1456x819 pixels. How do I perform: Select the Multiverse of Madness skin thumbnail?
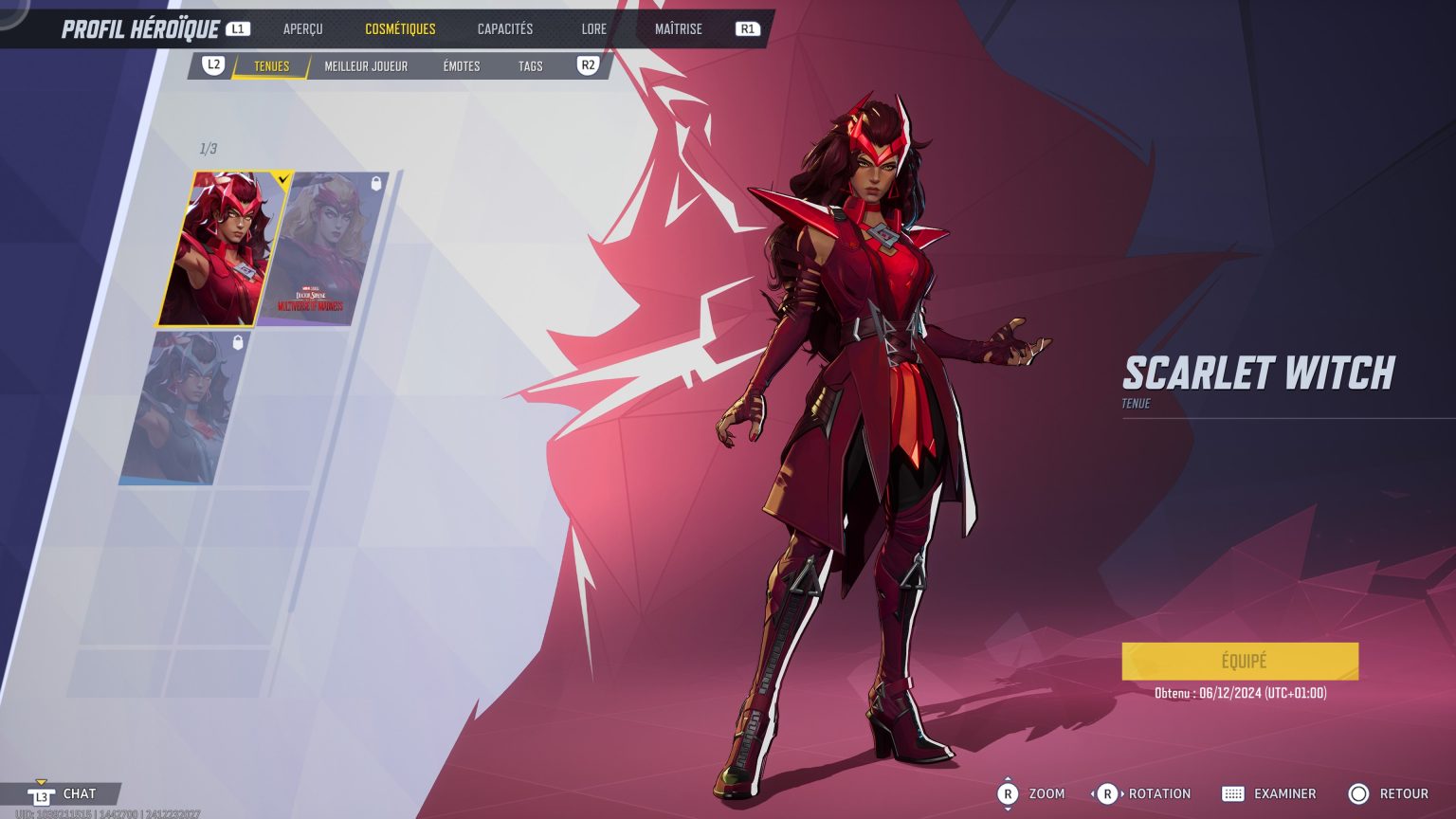[x=322, y=246]
